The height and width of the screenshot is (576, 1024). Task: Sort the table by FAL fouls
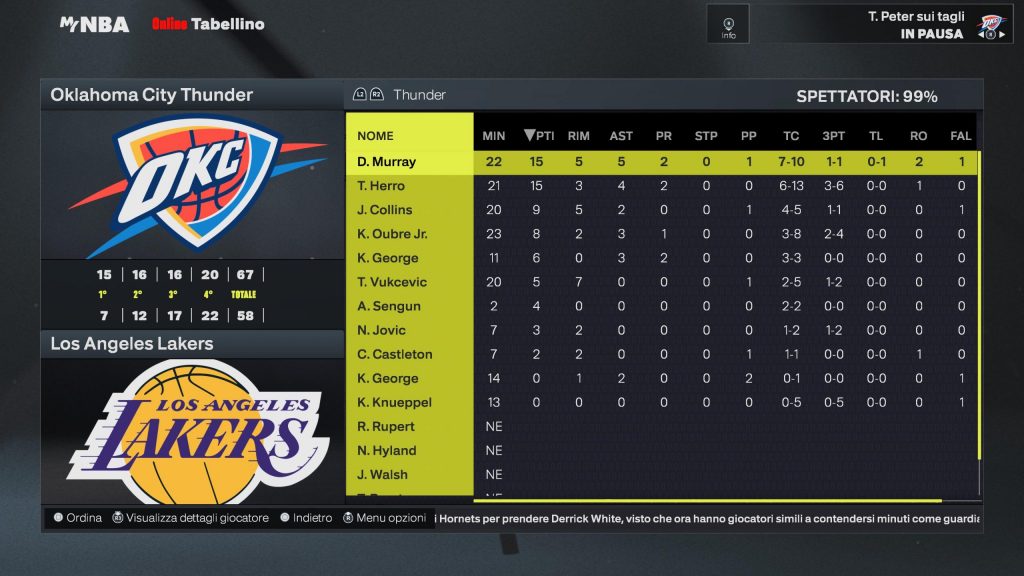(961, 136)
